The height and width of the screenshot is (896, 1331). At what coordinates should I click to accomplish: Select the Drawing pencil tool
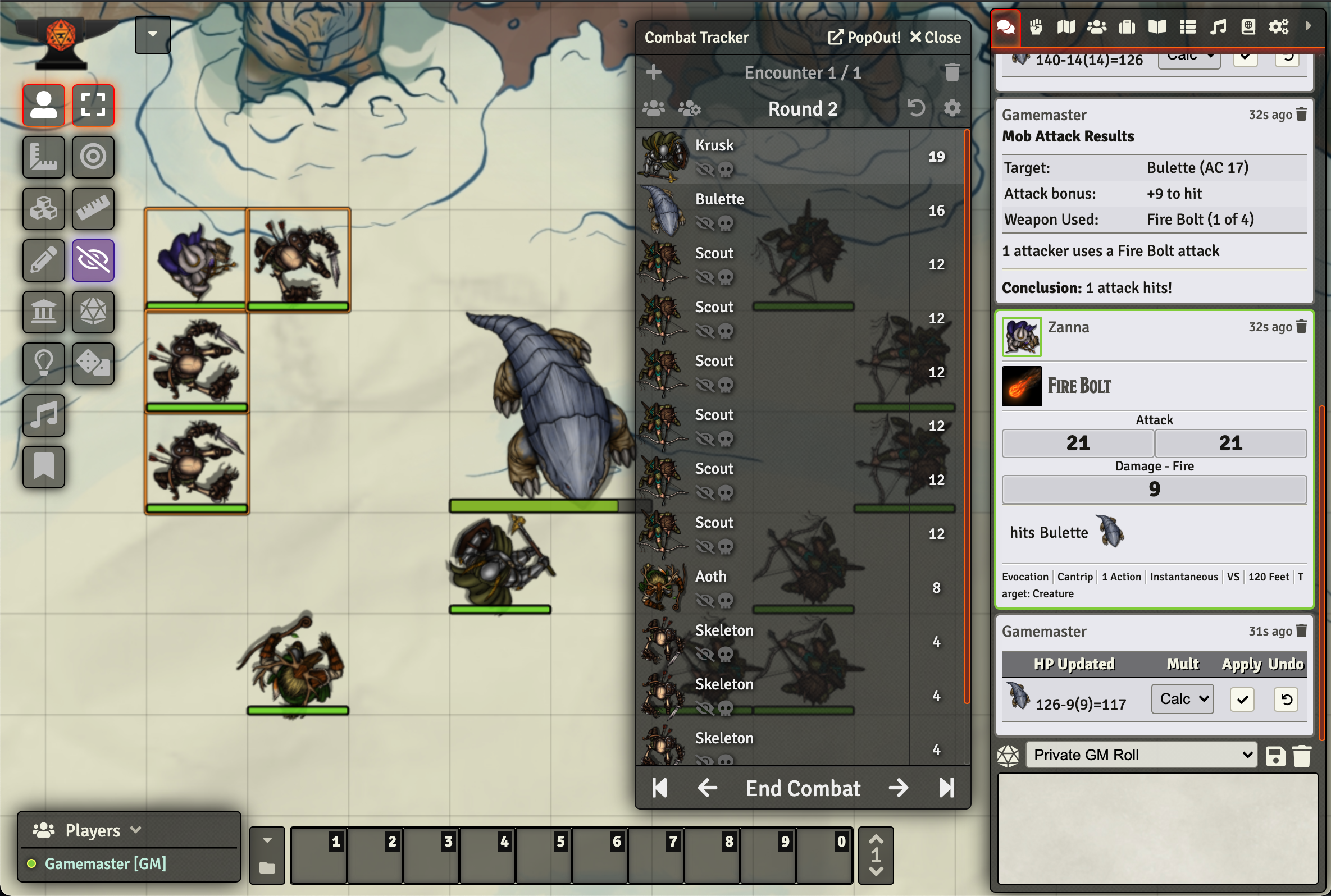[x=43, y=260]
